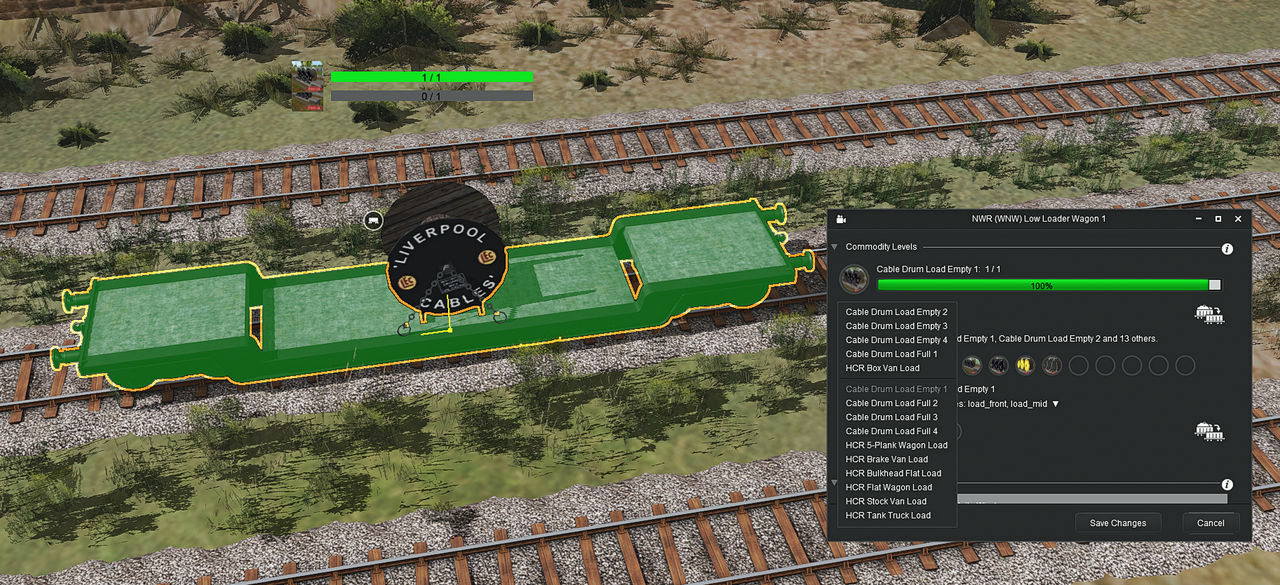Viewport: 1280px width, 585px height.
Task: Choose Cable Drum Load Empty 3
Action: point(896,326)
